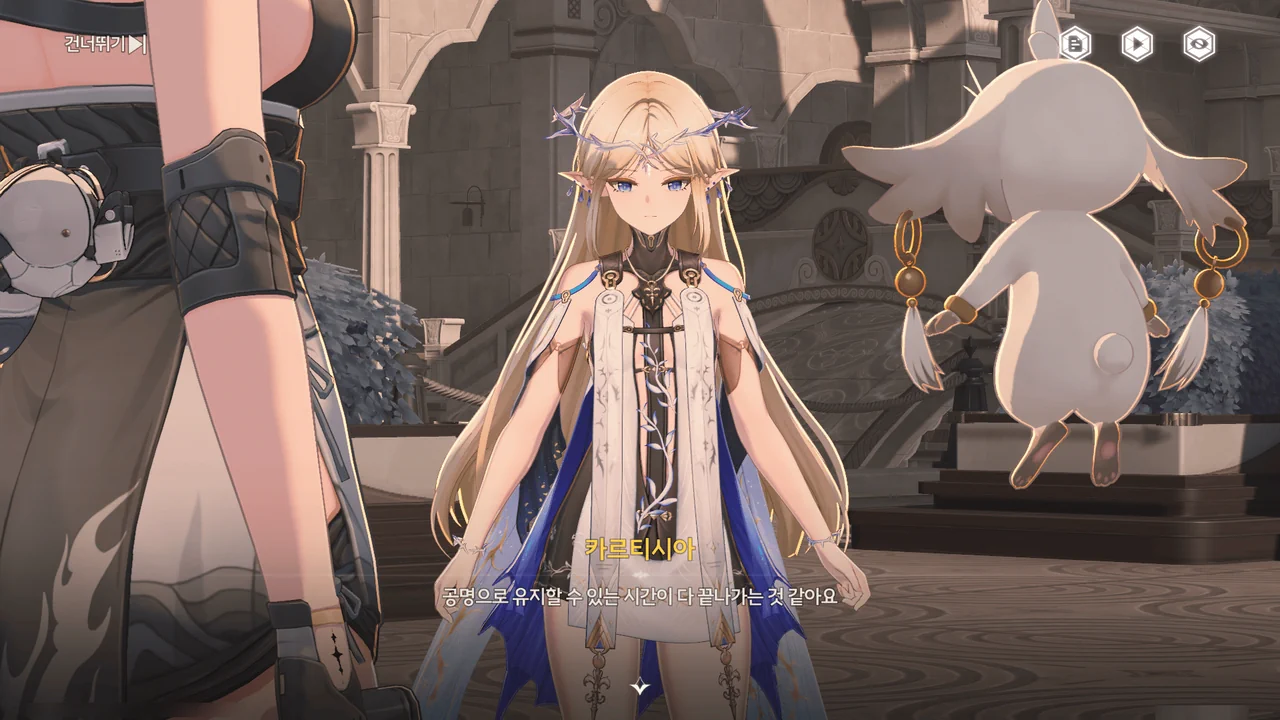Skip the cutscene with 건너뛰기

(x=106, y=44)
